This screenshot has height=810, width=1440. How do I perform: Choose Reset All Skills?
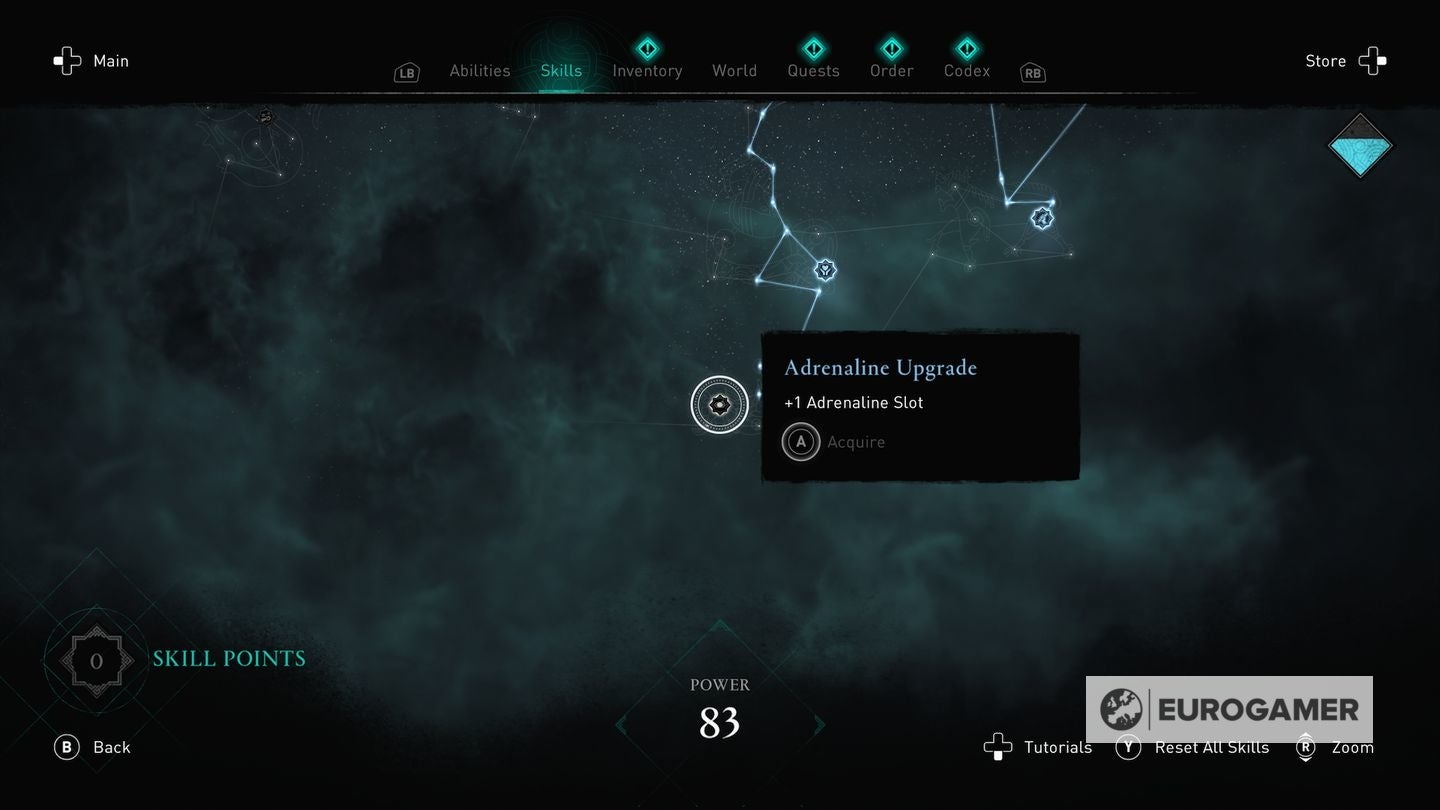pos(1197,747)
